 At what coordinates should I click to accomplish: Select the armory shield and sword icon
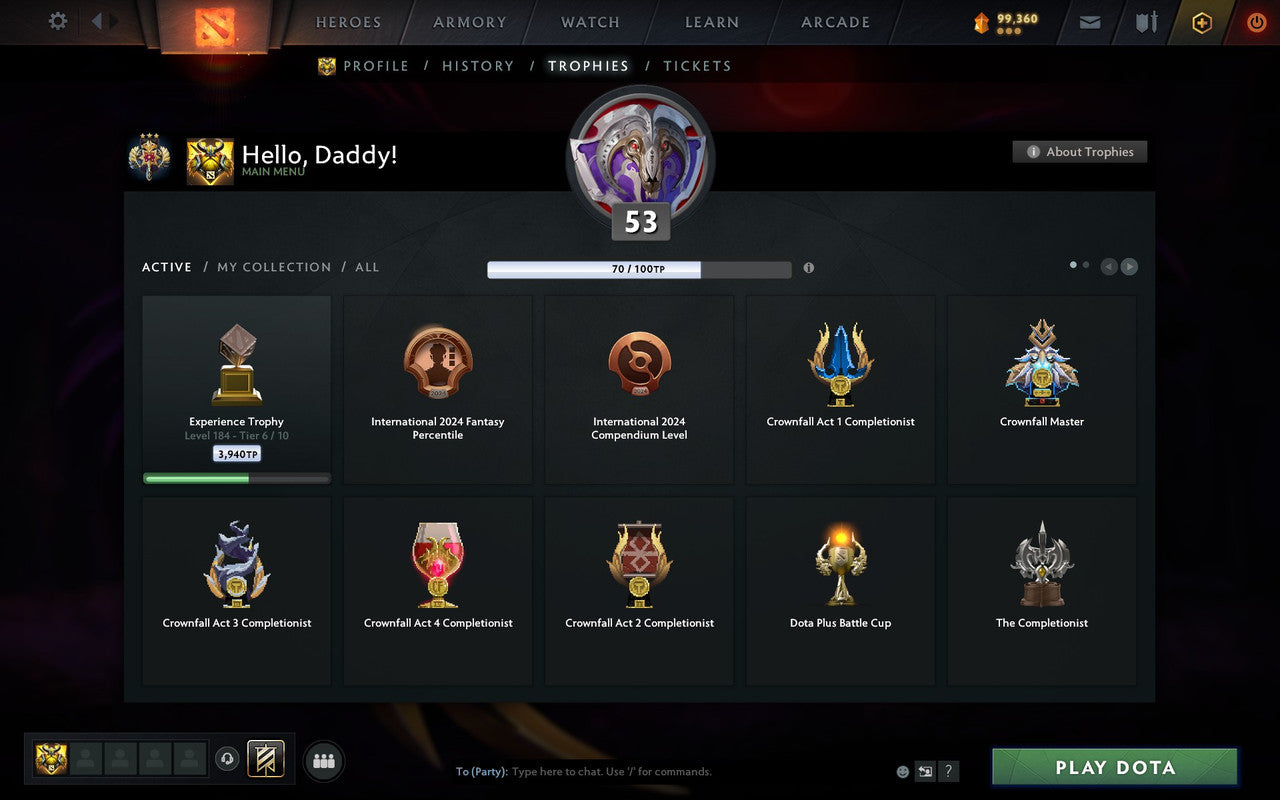(x=1145, y=22)
